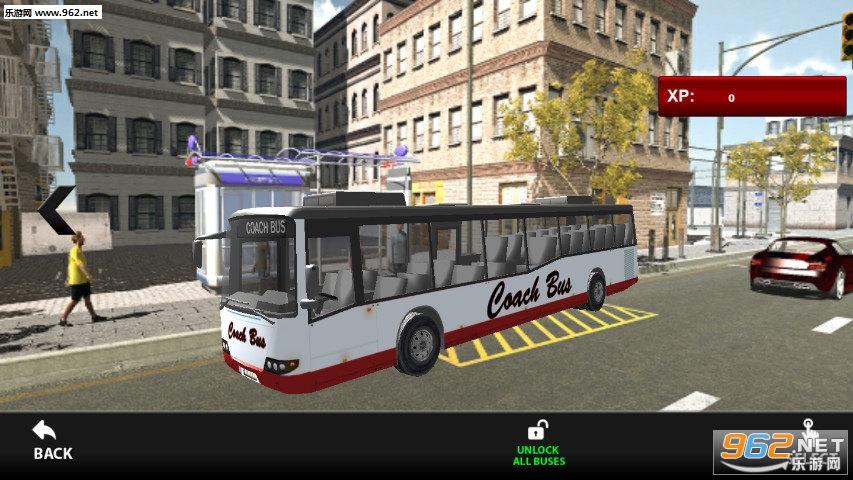Viewport: 853px width, 480px height.
Task: Go back using the BACK button
Action: (52, 440)
